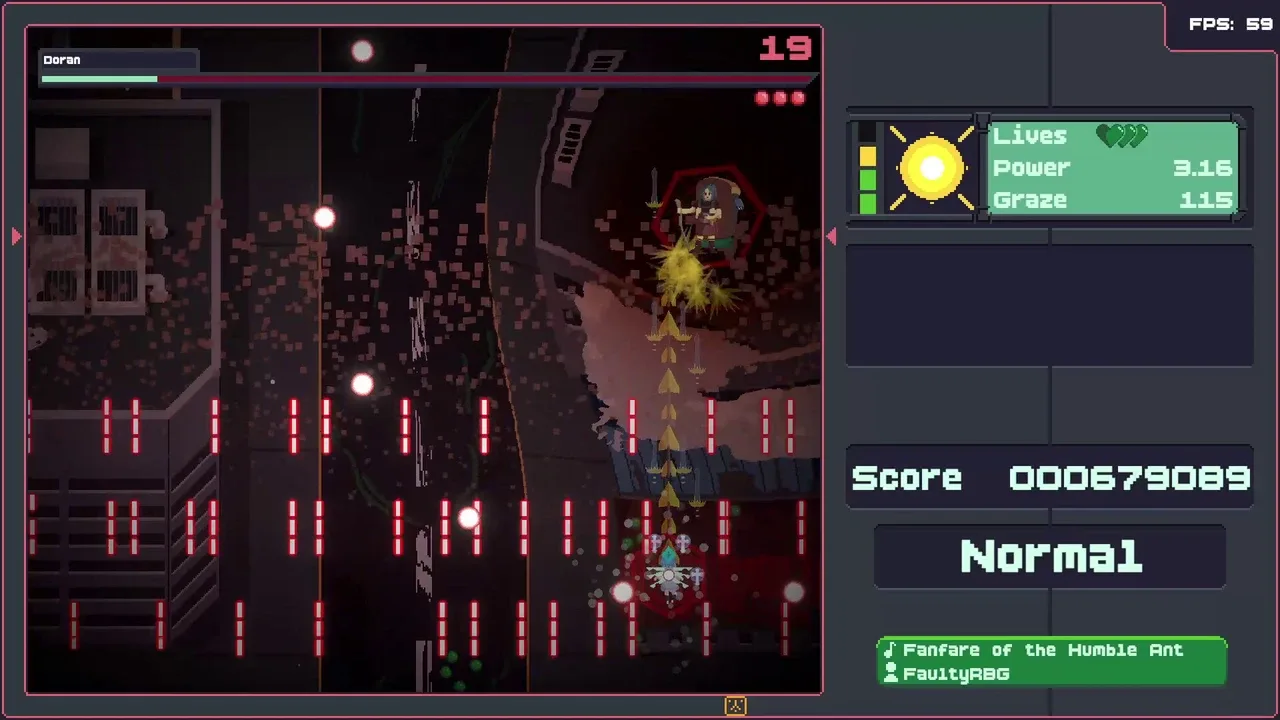This screenshot has height=720, width=1280.
Task: Click the Normal difficulty label
Action: pyautogui.click(x=1050, y=557)
